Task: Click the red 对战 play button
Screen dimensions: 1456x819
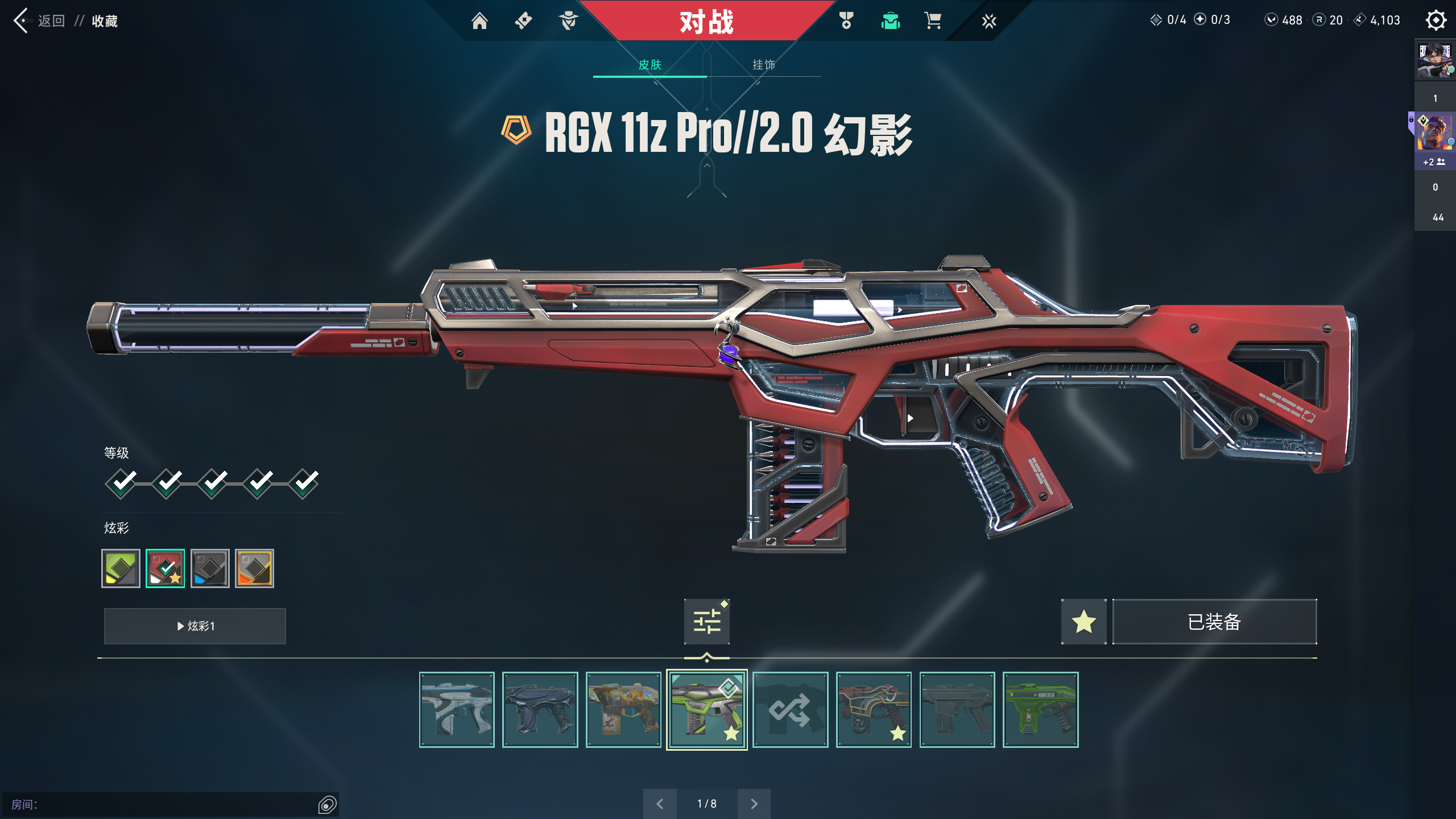Action: click(706, 22)
